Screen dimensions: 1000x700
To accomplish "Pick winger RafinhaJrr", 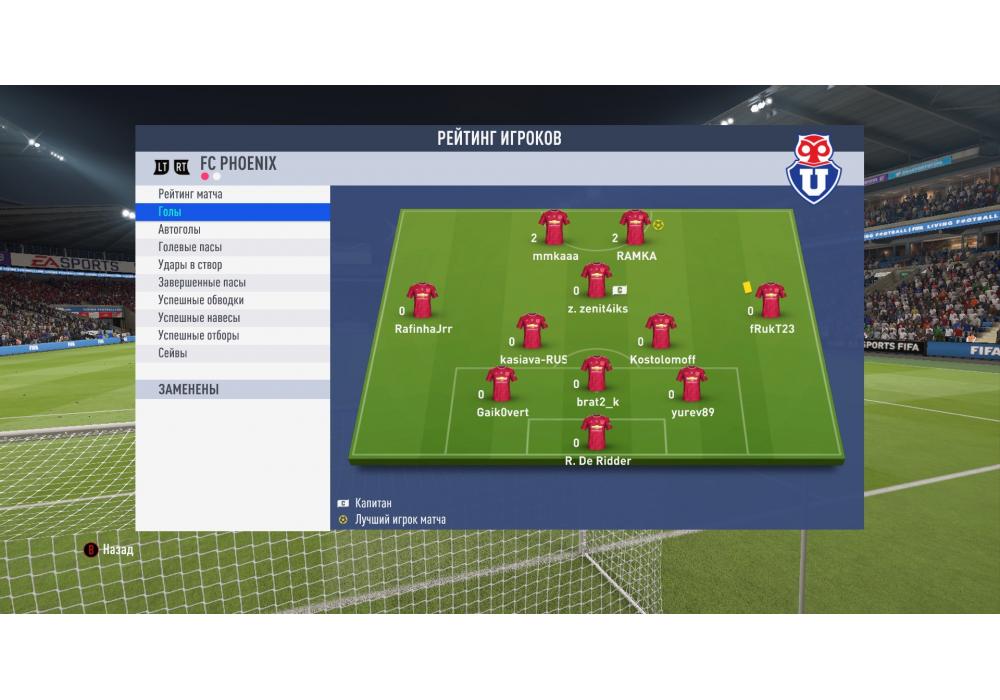I will coord(423,301).
